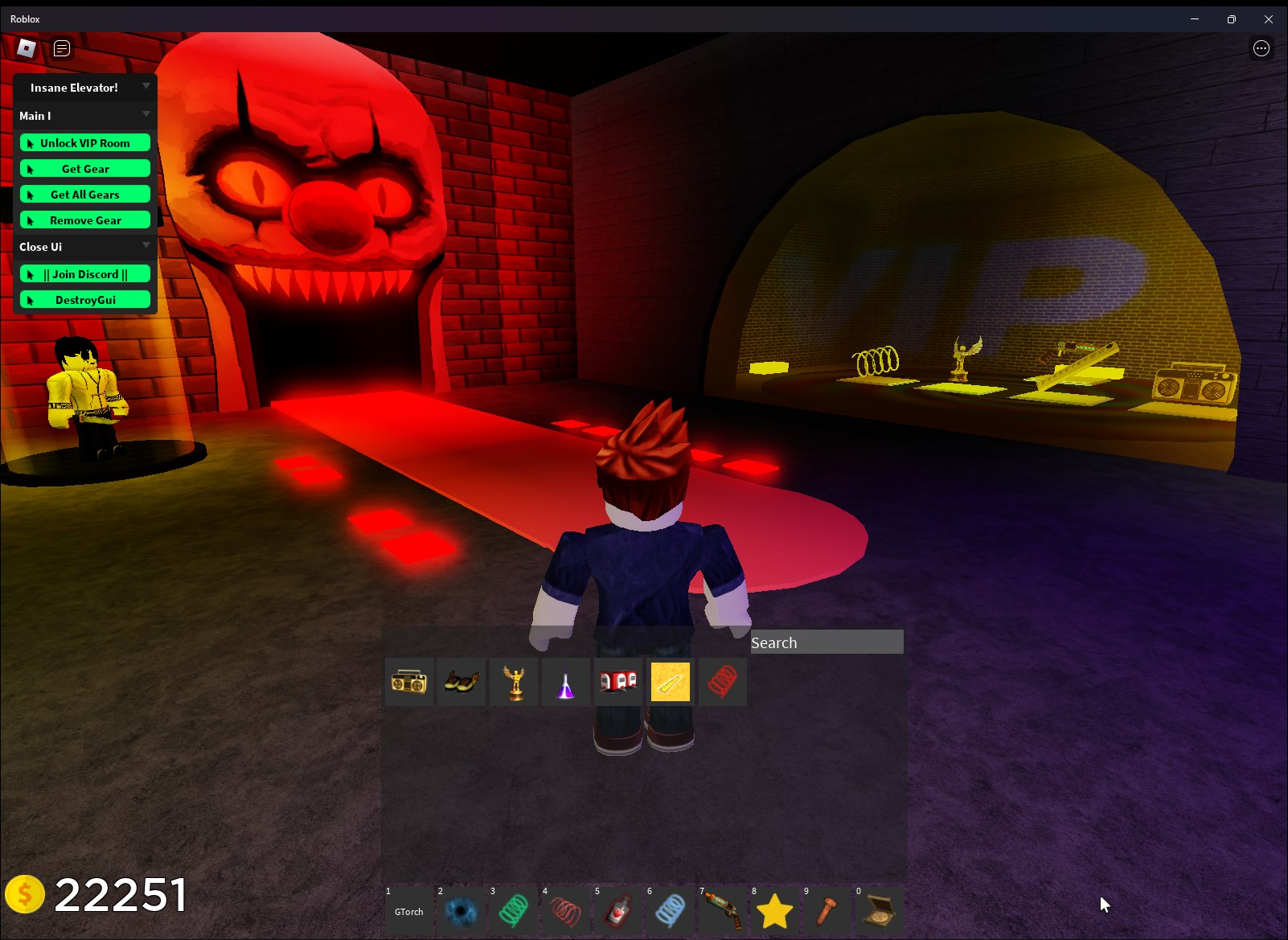Image resolution: width=1288 pixels, height=940 pixels.
Task: Click inside the Search field
Action: (826, 642)
